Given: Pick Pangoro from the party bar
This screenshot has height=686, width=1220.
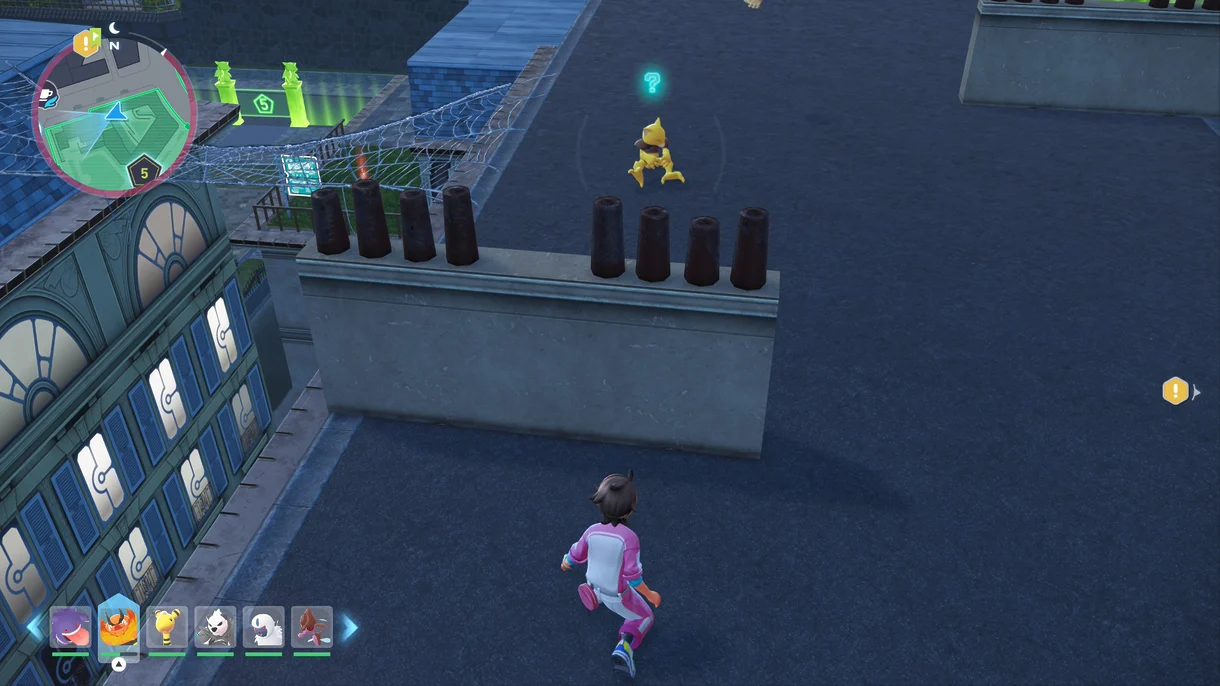Looking at the screenshot, I should (x=215, y=628).
